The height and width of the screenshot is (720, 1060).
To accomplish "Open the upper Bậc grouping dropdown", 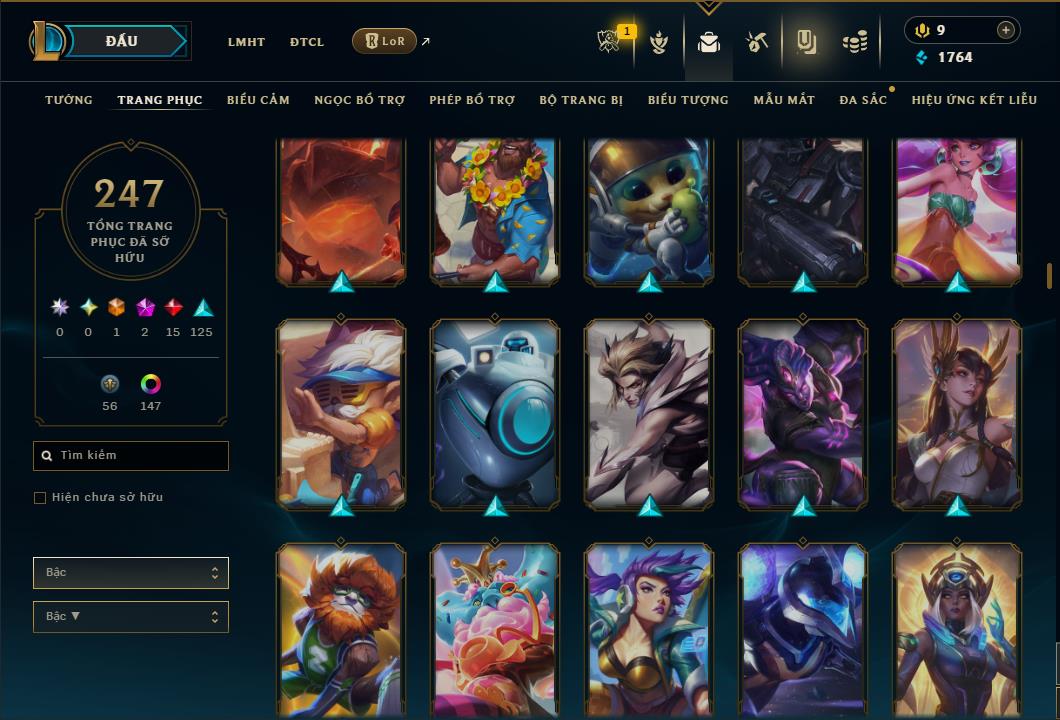I will click(x=131, y=573).
